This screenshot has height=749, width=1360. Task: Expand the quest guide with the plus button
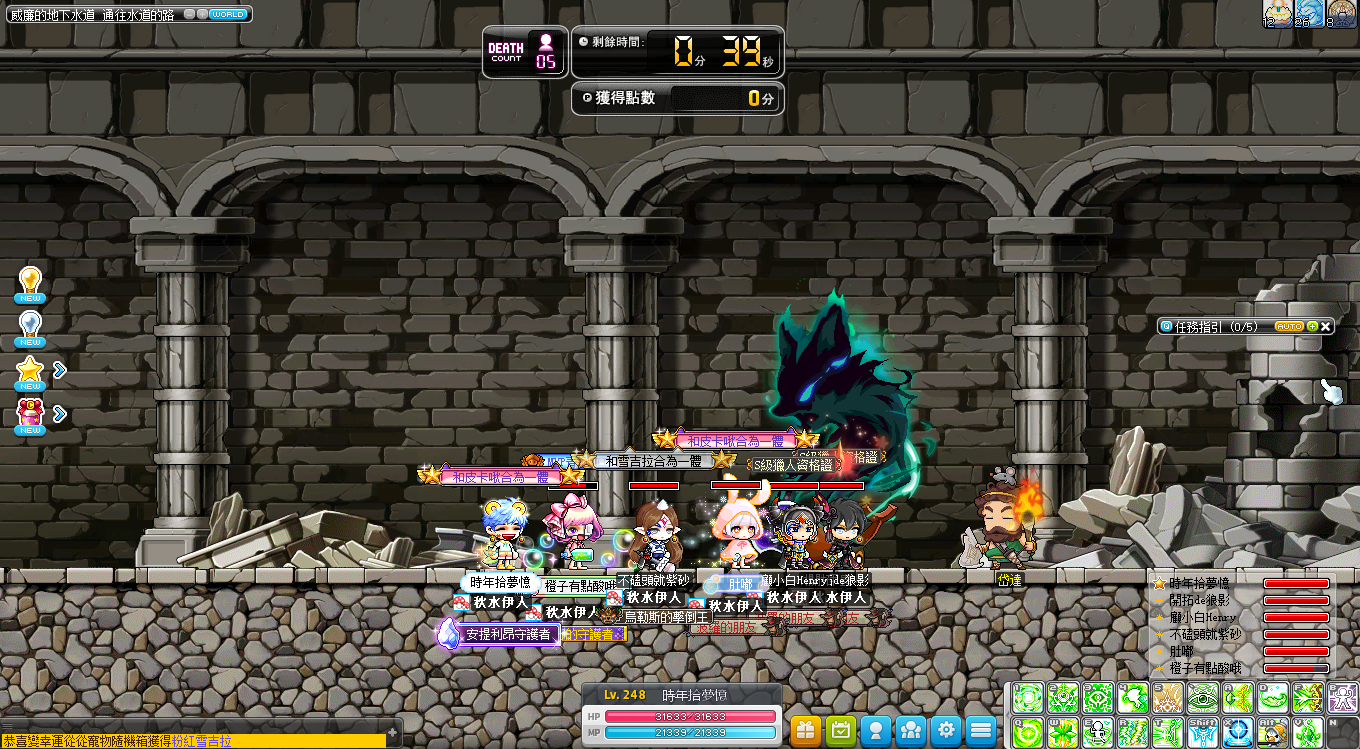click(1312, 327)
